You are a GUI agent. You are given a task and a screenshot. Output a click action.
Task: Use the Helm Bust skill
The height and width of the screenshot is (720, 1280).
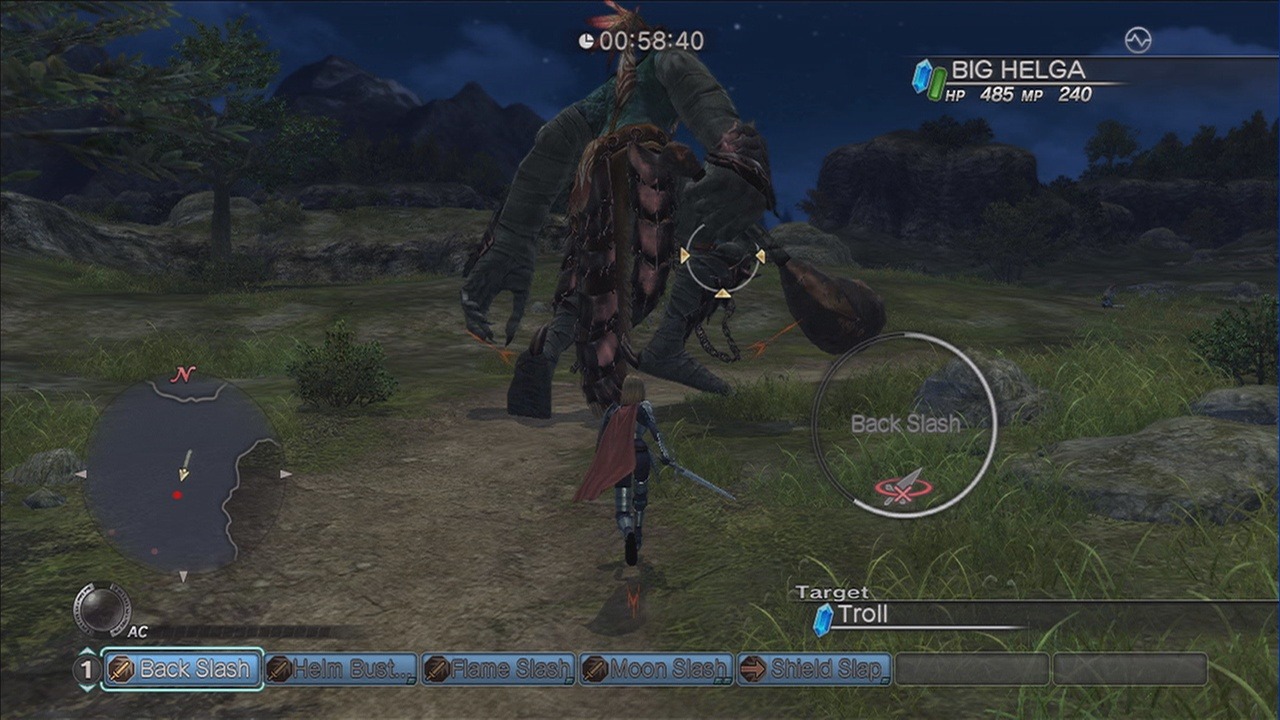pos(341,669)
